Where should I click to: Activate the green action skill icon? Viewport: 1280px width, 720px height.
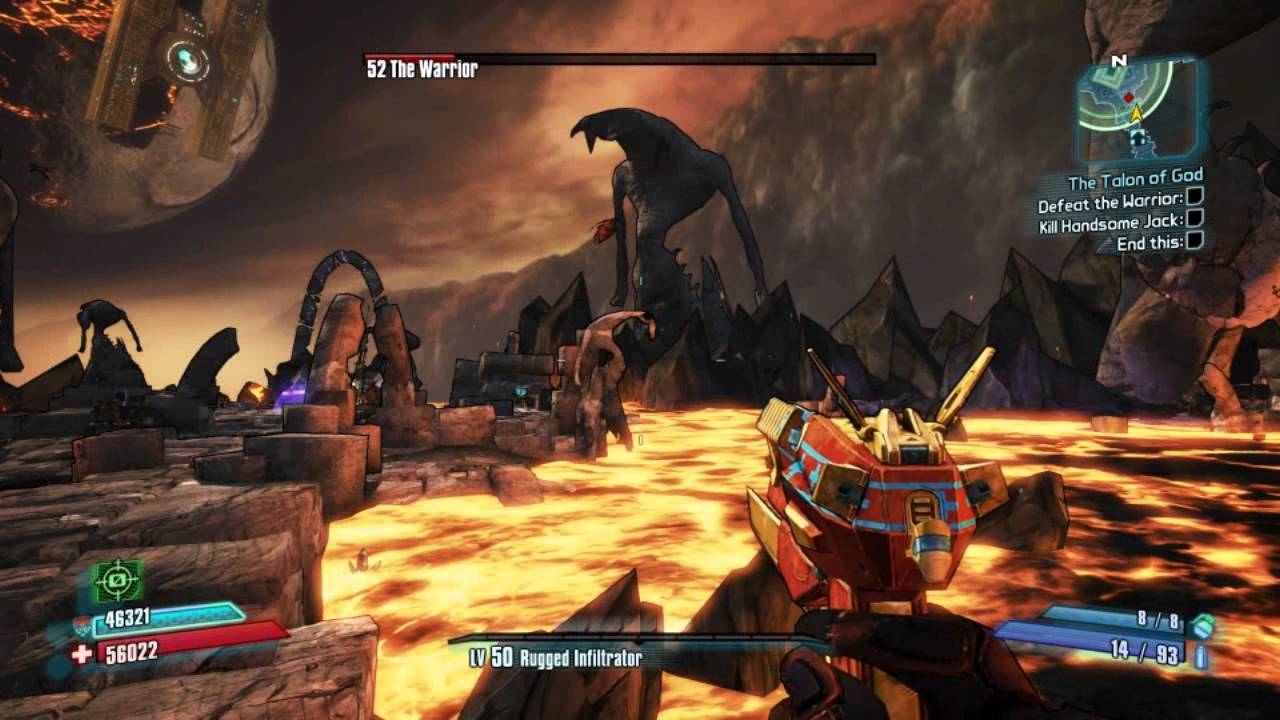pos(118,581)
